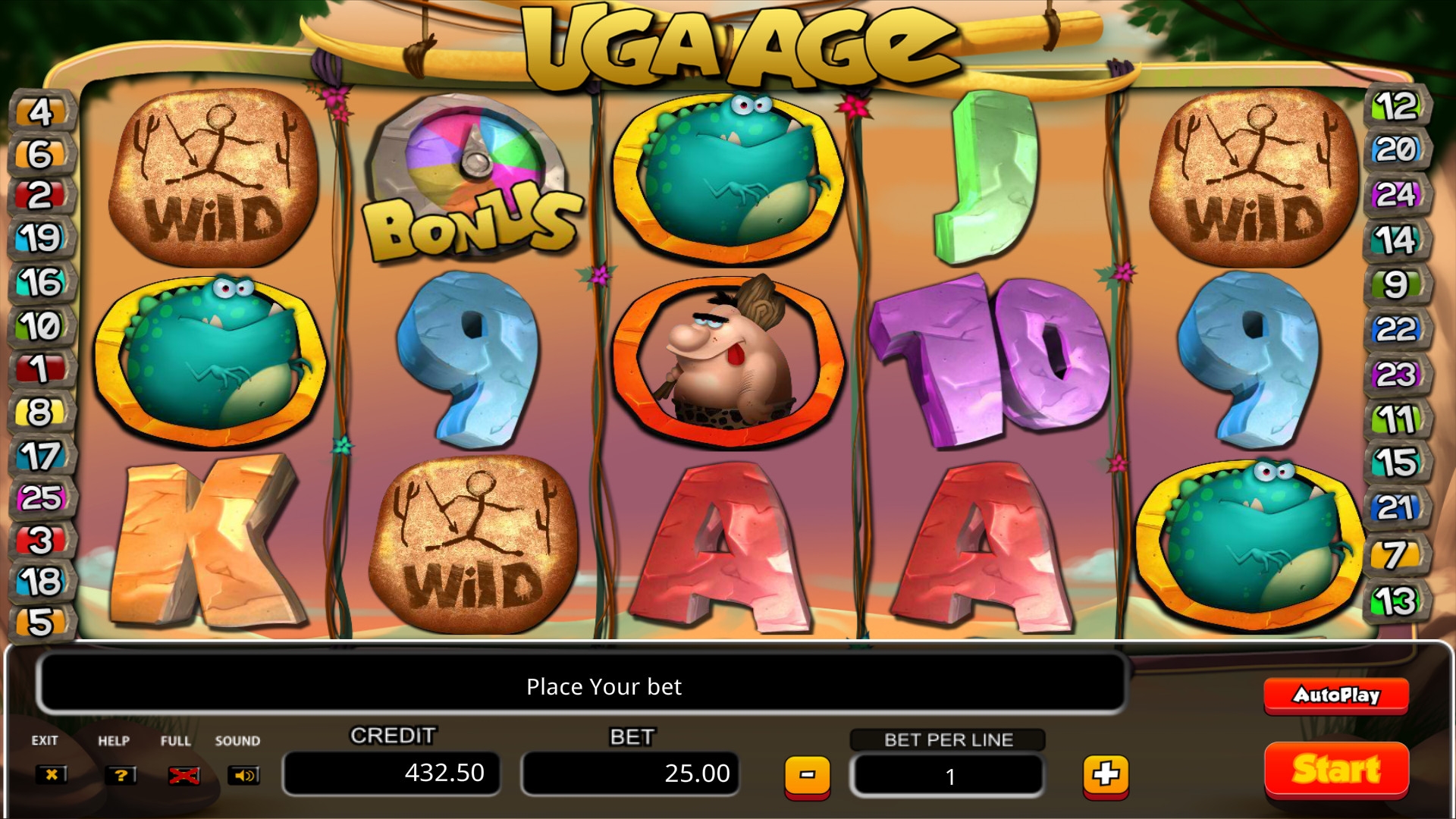
Task: Activate the AutoPlay button
Action: pos(1336,695)
